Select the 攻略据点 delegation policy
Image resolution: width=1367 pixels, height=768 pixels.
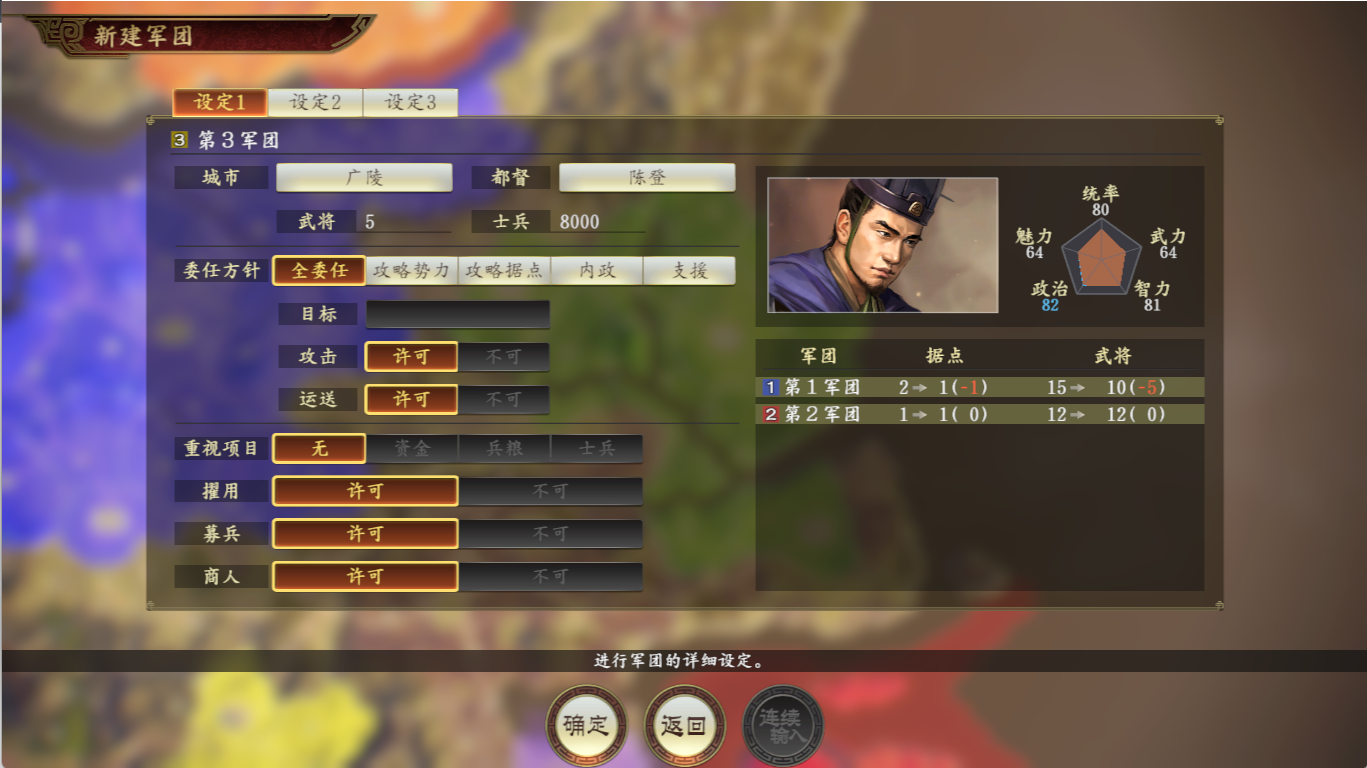tap(504, 270)
